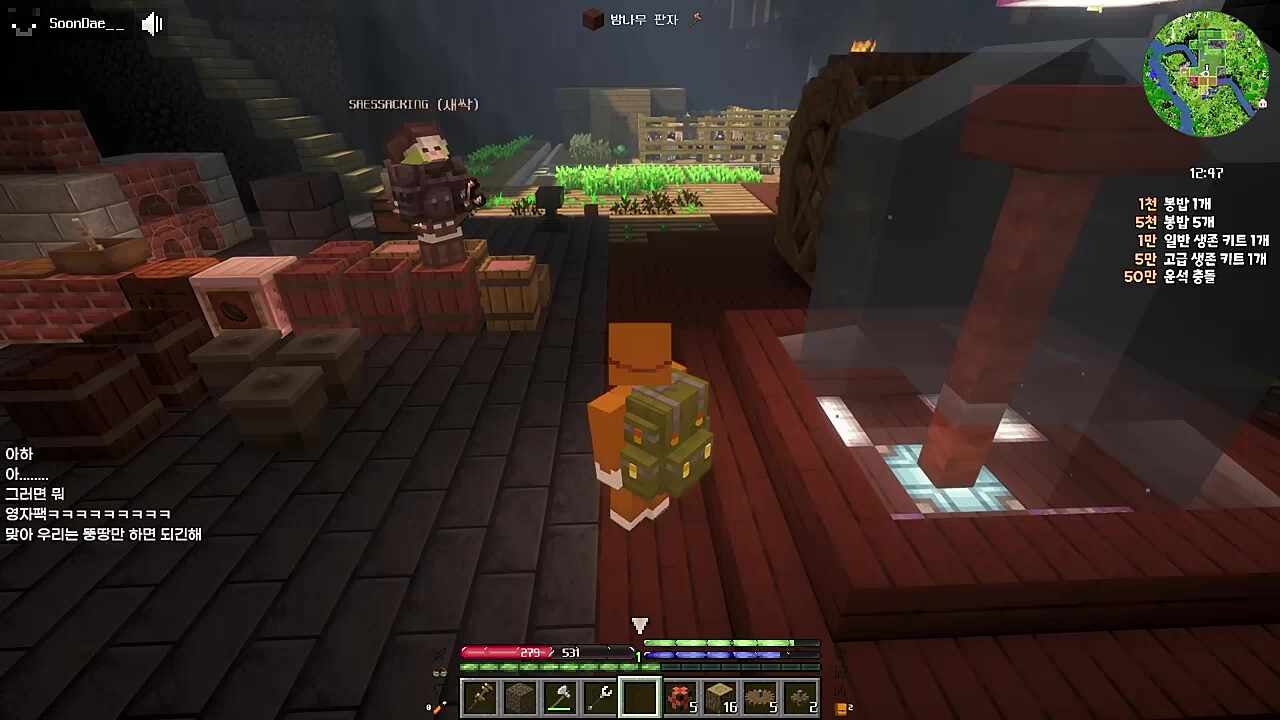Click the SoonDae__ player name tag
1280x720 pixels.
(x=86, y=24)
